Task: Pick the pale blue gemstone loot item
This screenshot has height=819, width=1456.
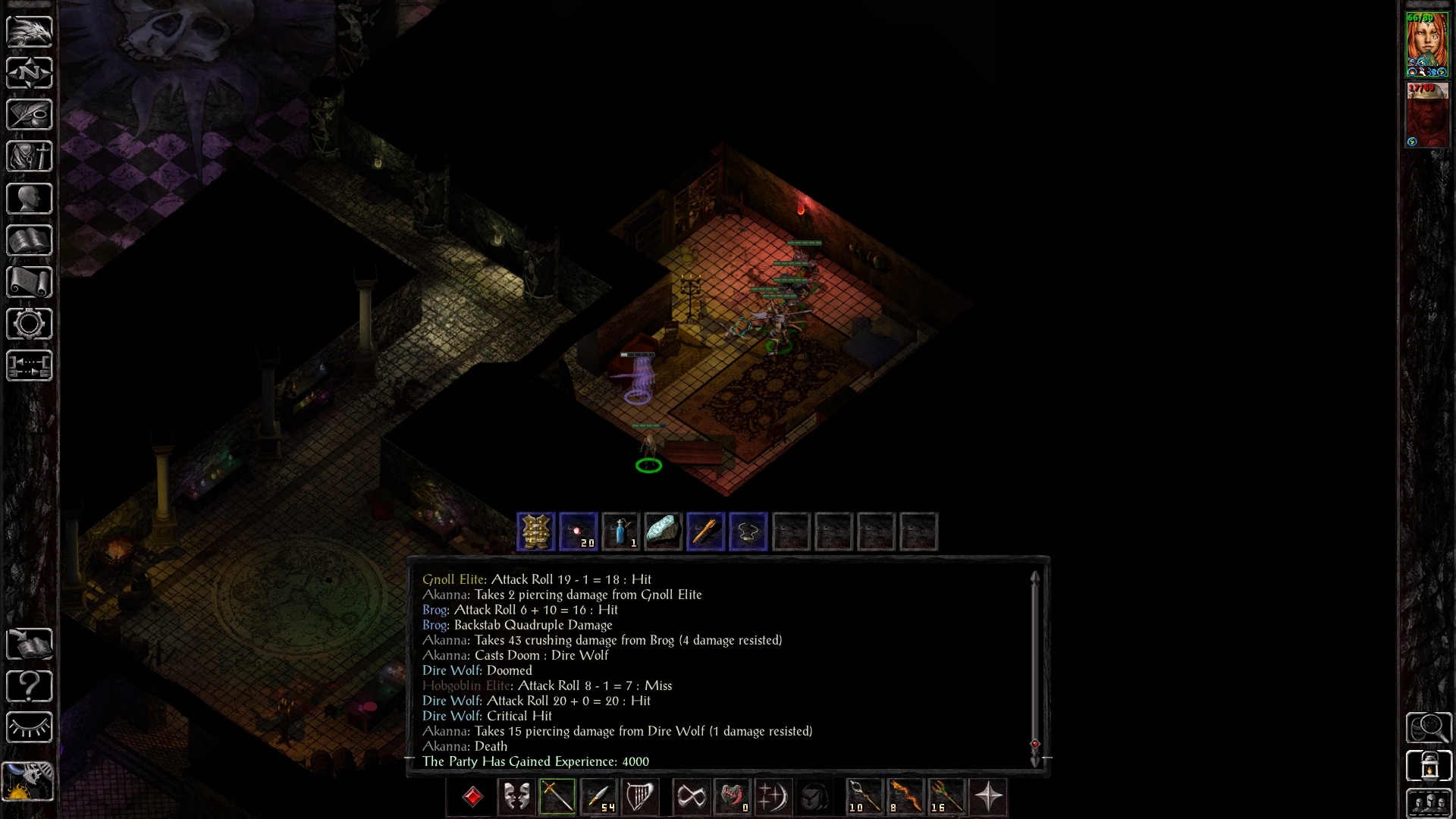Action: coord(663,532)
